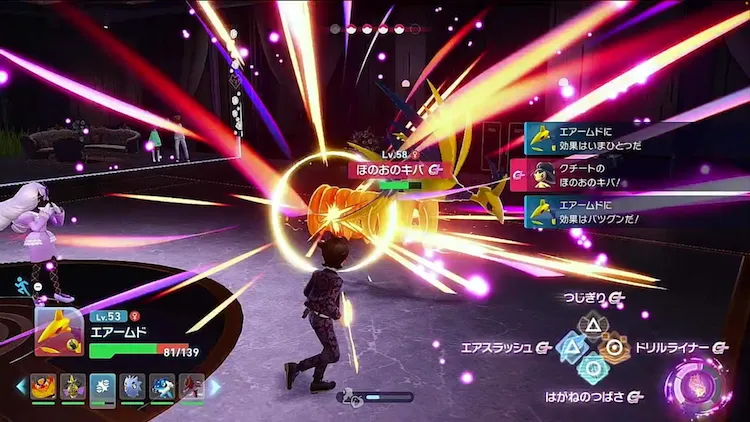Pick the grey spiky Pokémon party slot
The image size is (750, 422).
point(132,386)
